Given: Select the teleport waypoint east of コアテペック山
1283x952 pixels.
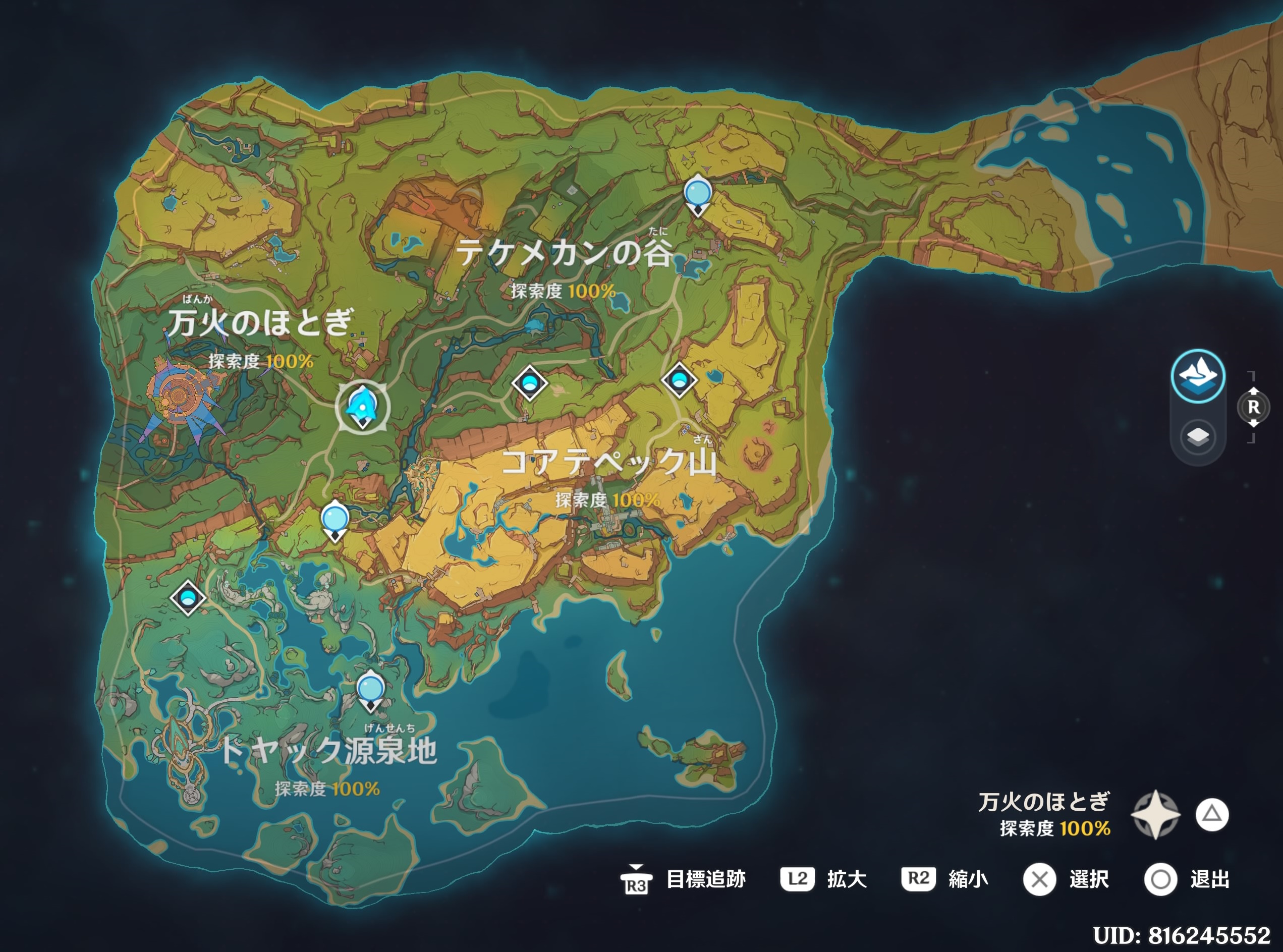Looking at the screenshot, I should (x=681, y=381).
